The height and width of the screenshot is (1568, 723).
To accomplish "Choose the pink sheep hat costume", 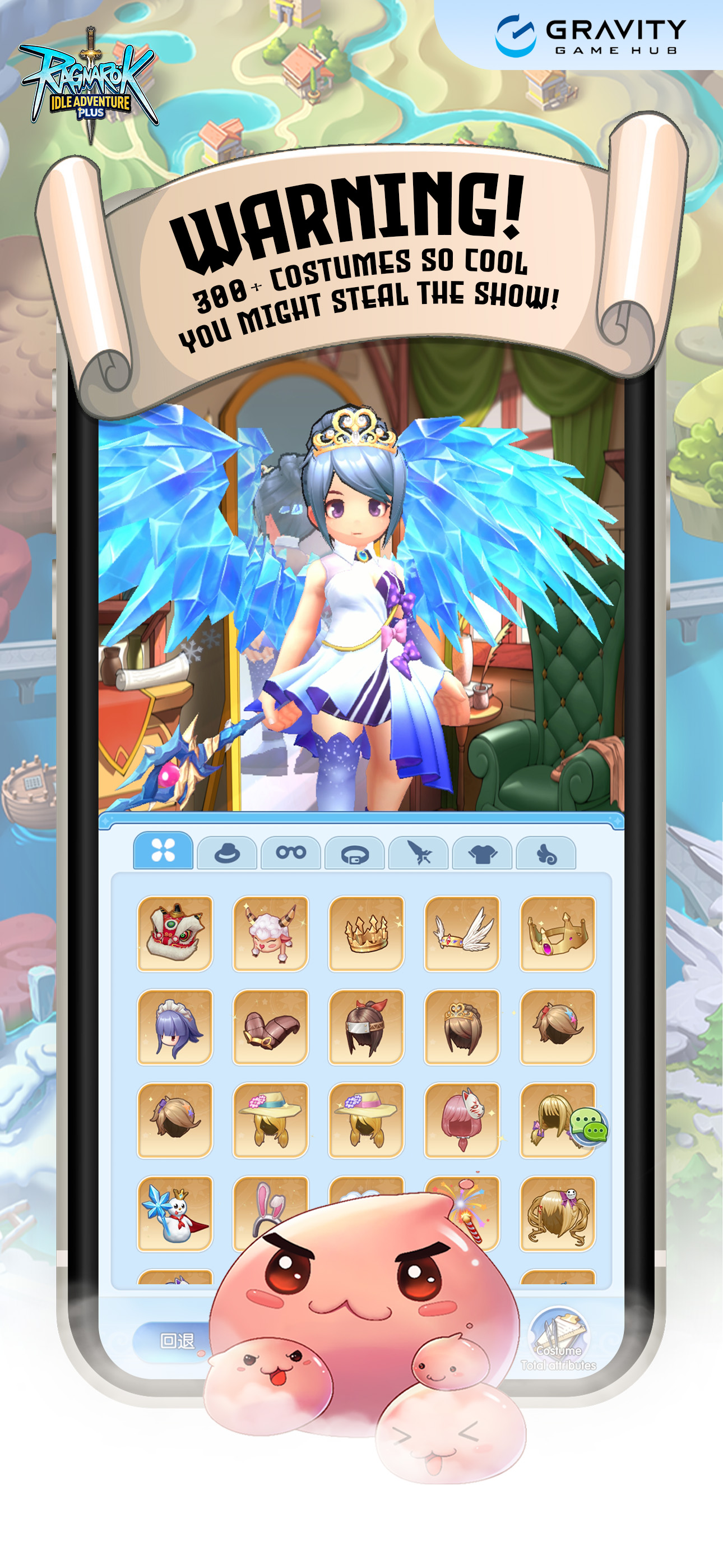I will (271, 933).
